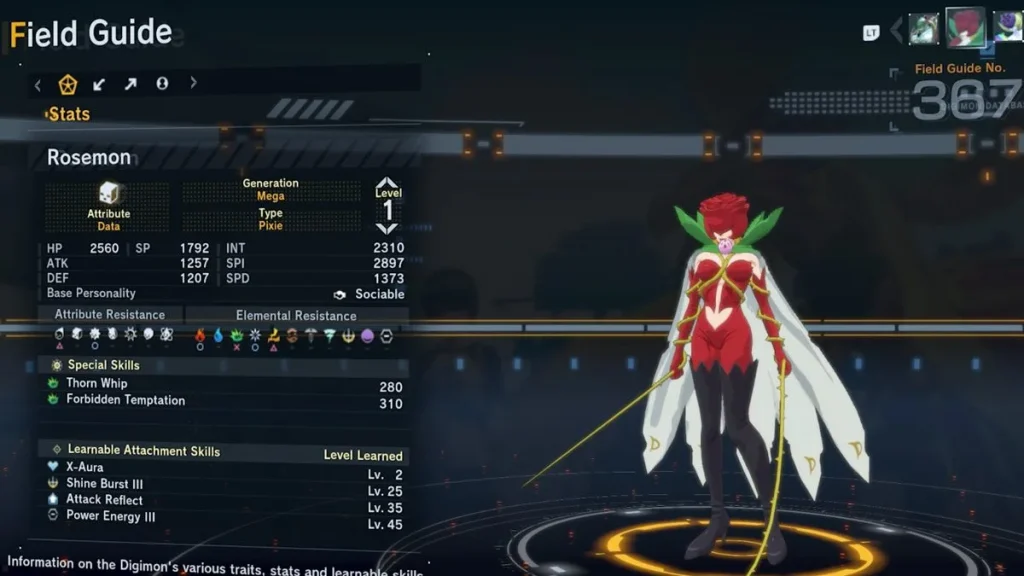The image size is (1024, 576).
Task: Select the previous Digimon thumbnail beside Rosemon
Action: [x=923, y=28]
